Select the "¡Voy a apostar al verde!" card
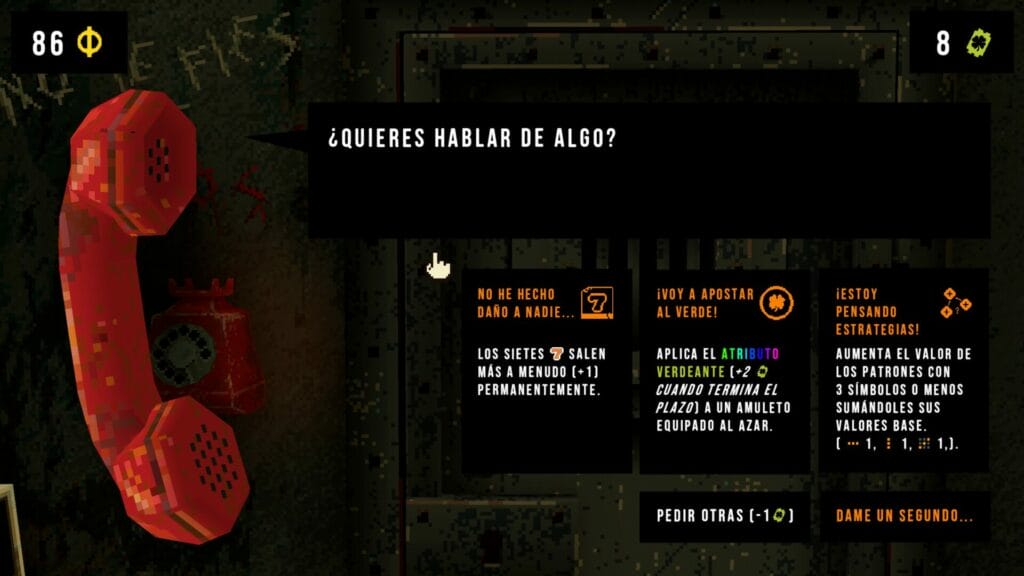Screen dimensions: 1024x576 tap(724, 370)
